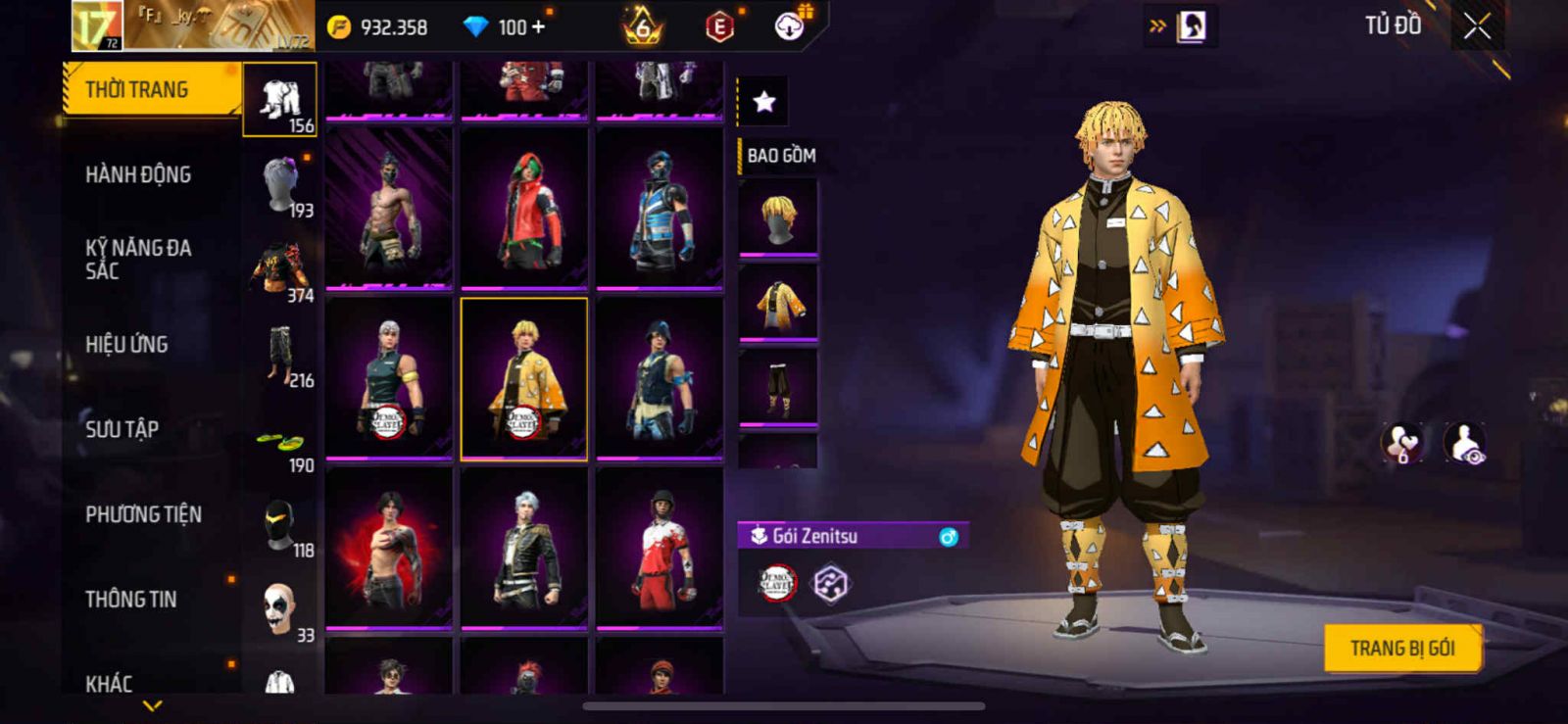Open the Hiệu Ứng category
The image size is (1568, 724).
(x=126, y=345)
